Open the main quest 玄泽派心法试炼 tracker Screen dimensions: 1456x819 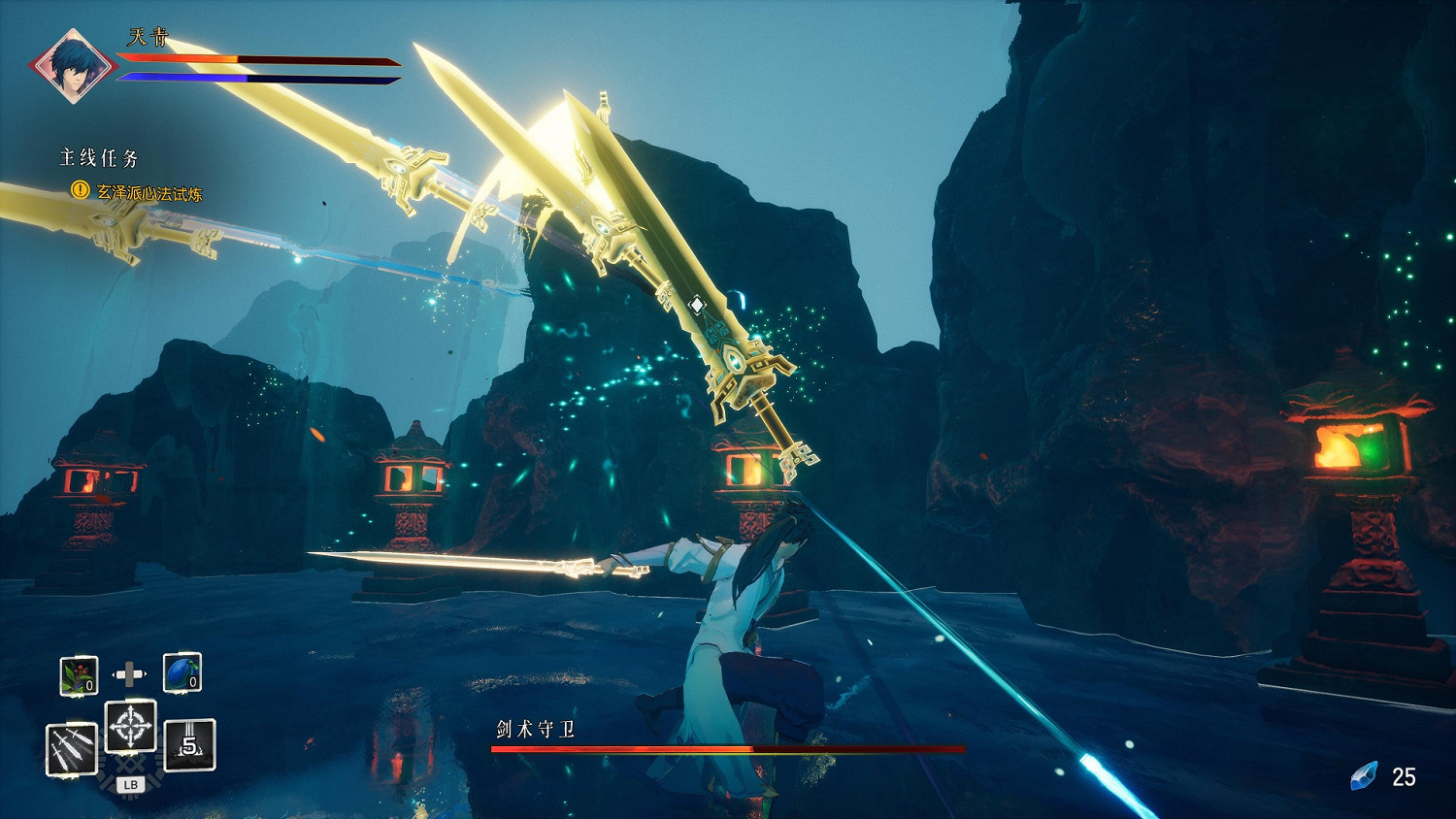tap(149, 193)
